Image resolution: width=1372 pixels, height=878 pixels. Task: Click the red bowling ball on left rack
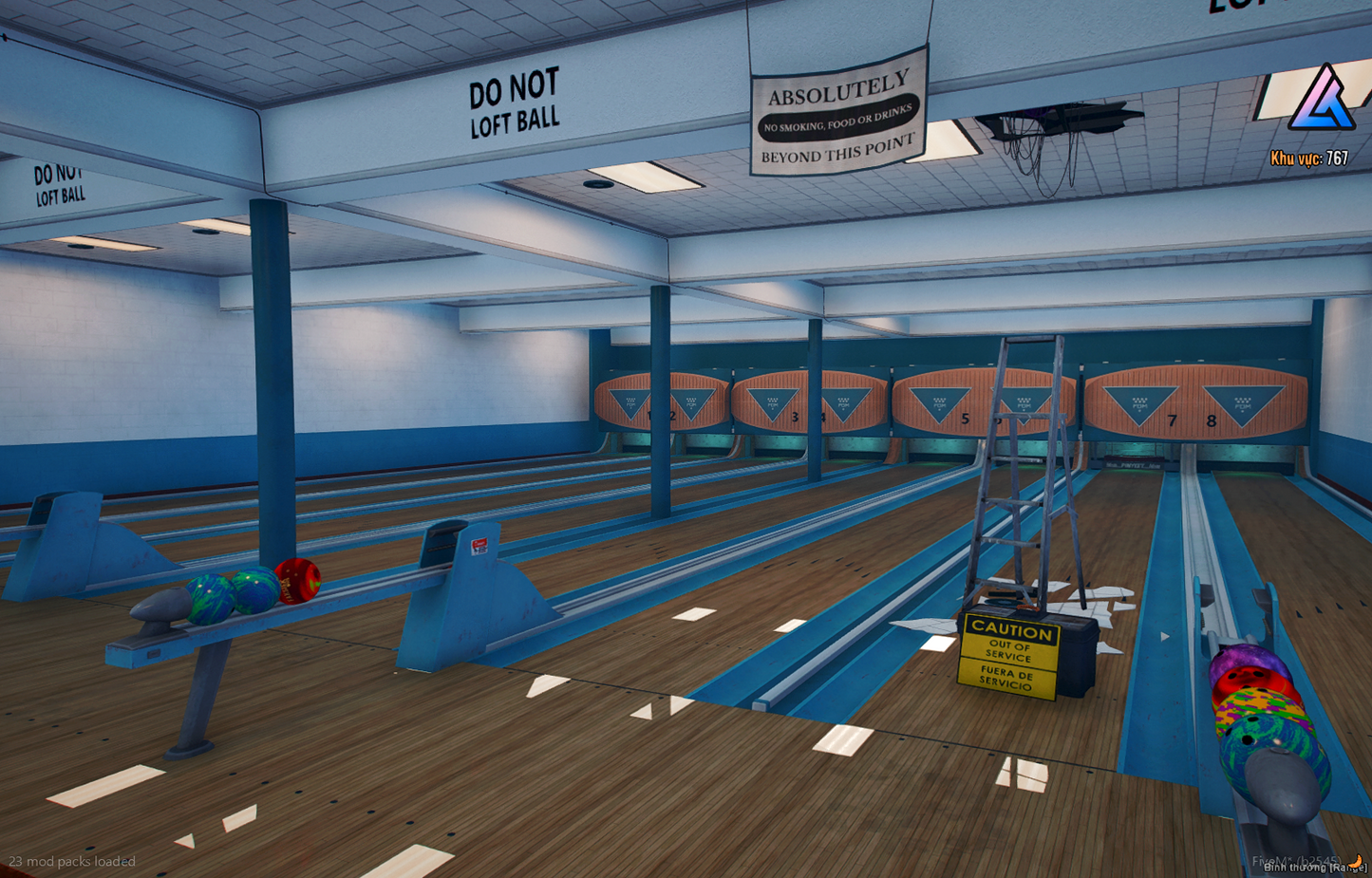tap(296, 579)
